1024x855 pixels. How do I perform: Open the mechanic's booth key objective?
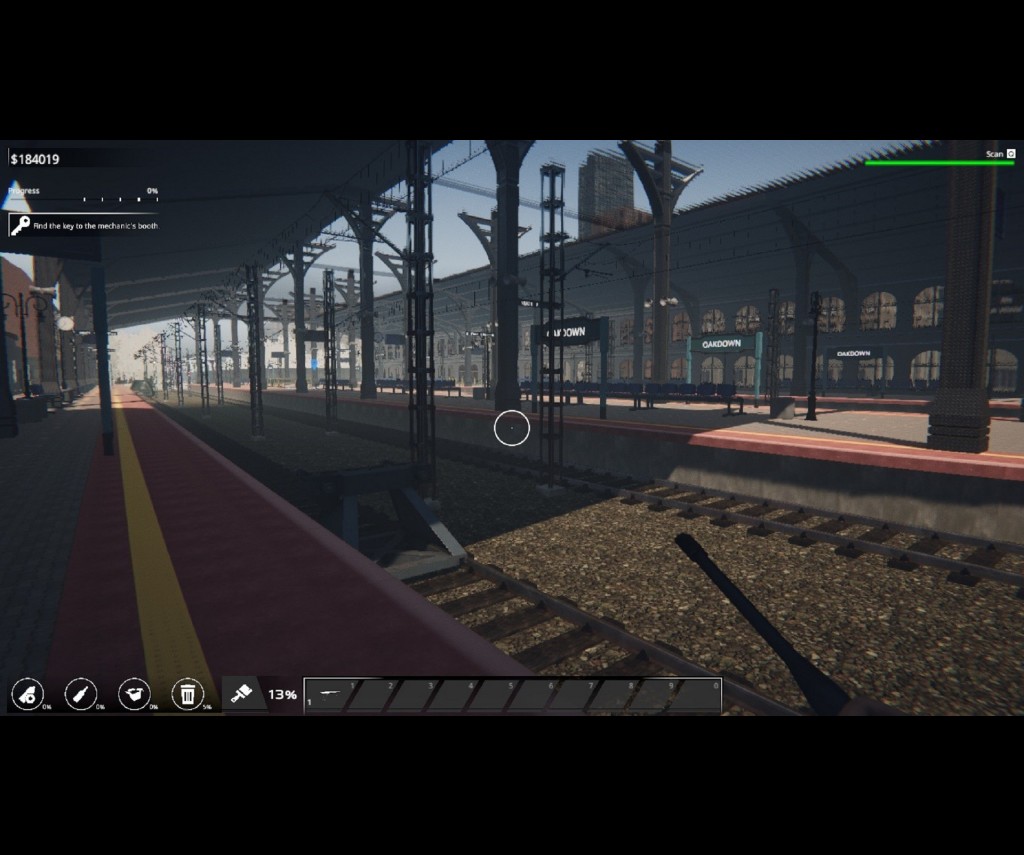coord(84,226)
